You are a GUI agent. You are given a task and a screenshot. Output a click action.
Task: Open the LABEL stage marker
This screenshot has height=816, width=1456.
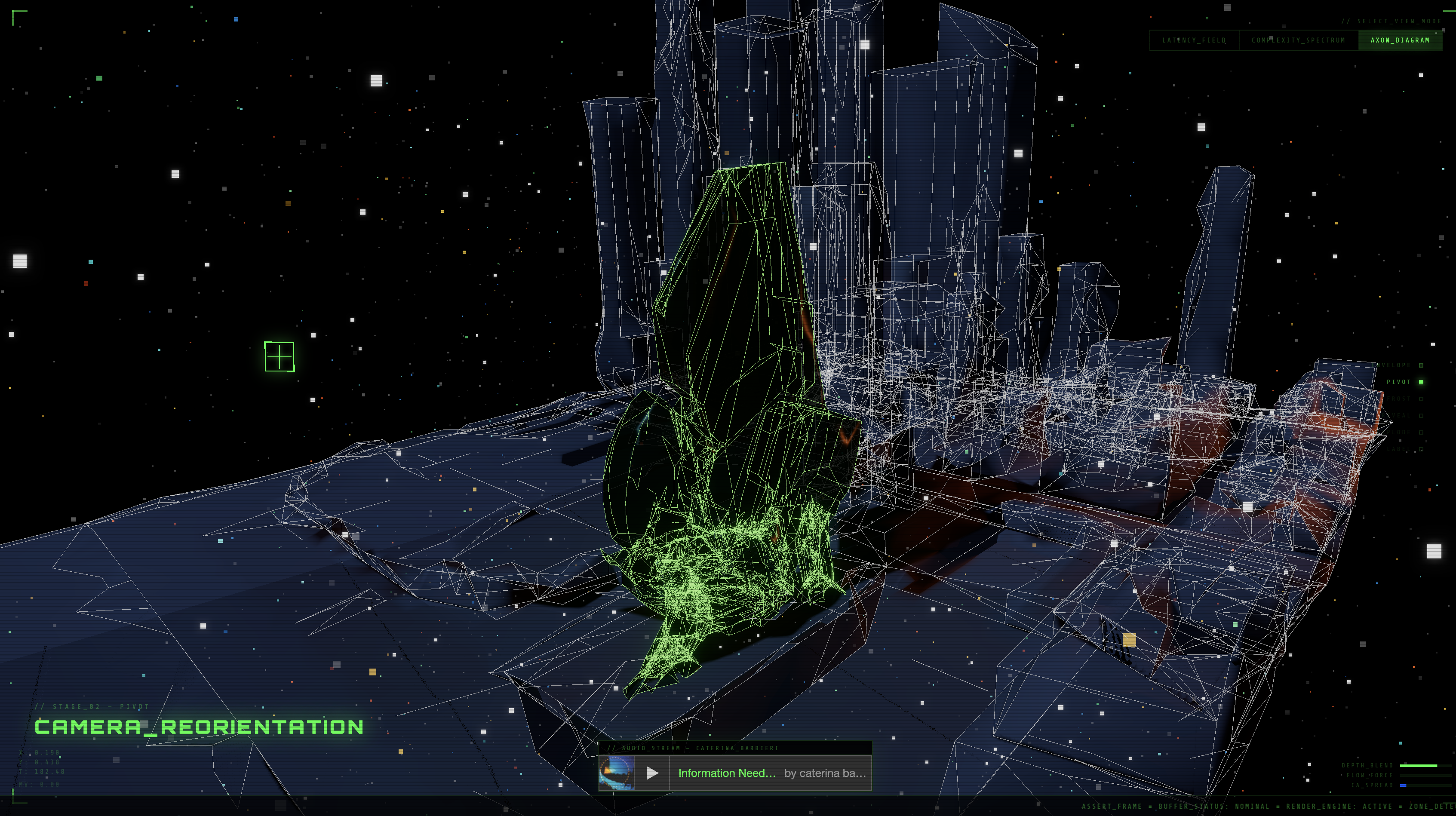tap(1421, 449)
